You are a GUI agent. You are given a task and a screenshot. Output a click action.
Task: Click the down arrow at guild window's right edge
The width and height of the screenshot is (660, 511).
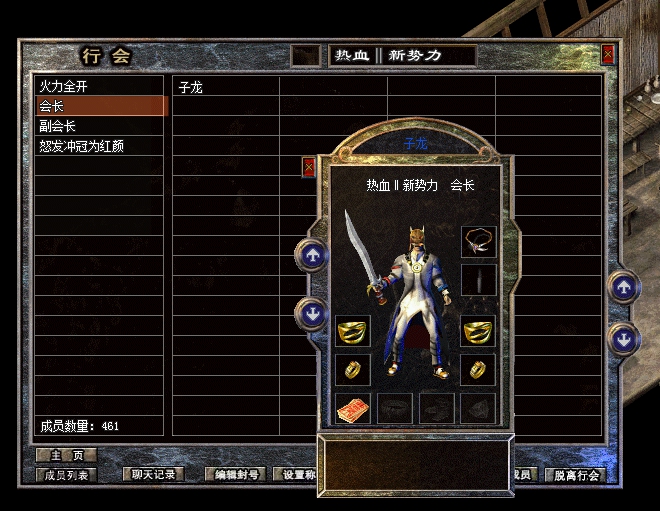pos(625,338)
